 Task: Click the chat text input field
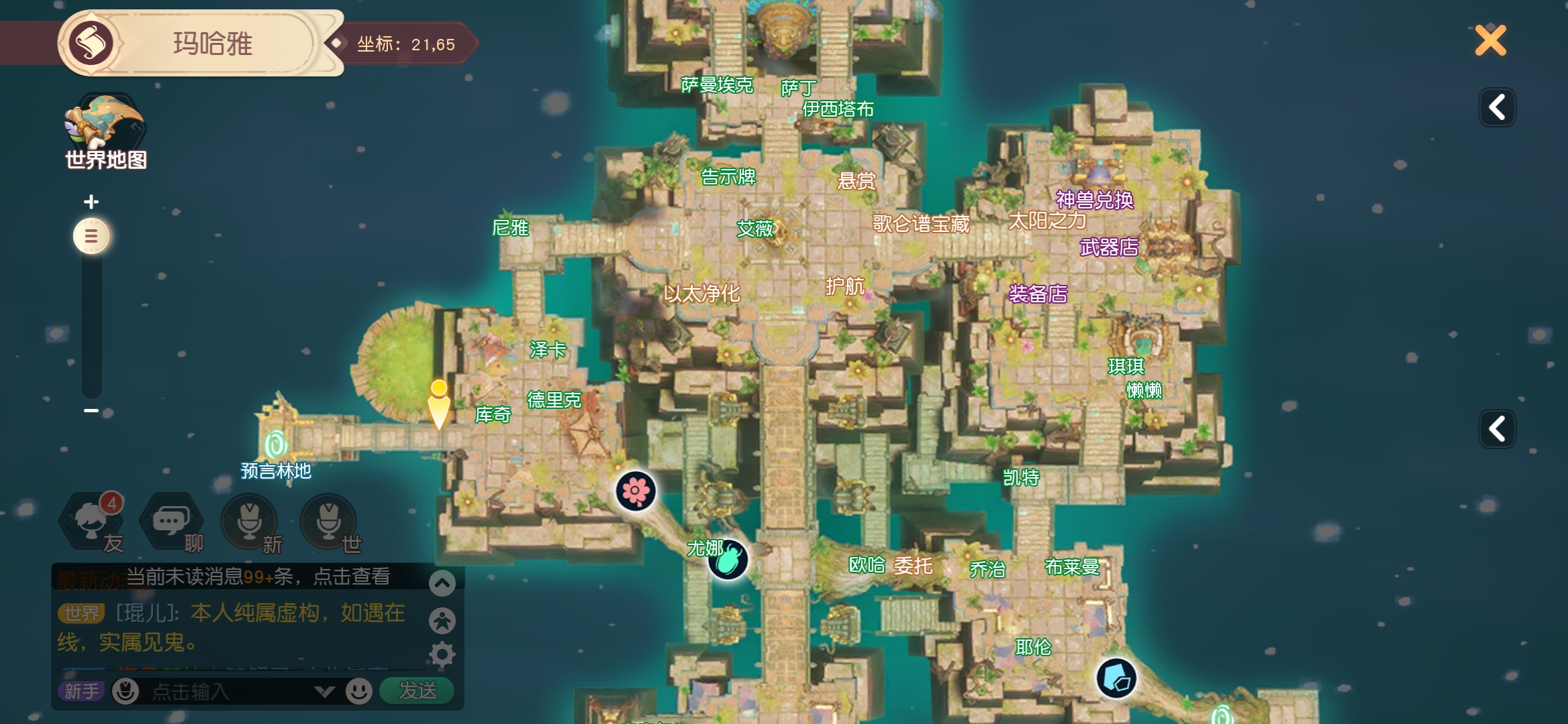click(x=228, y=691)
